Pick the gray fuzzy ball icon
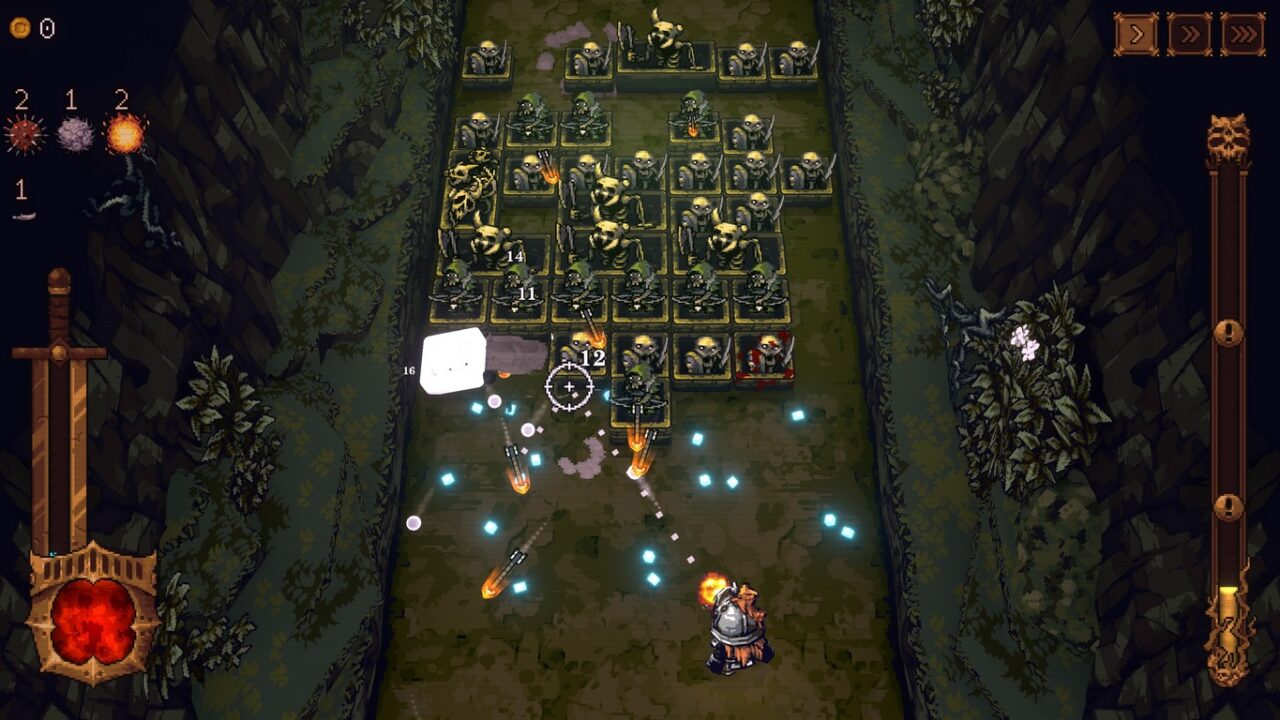The height and width of the screenshot is (720, 1280). coord(74,134)
